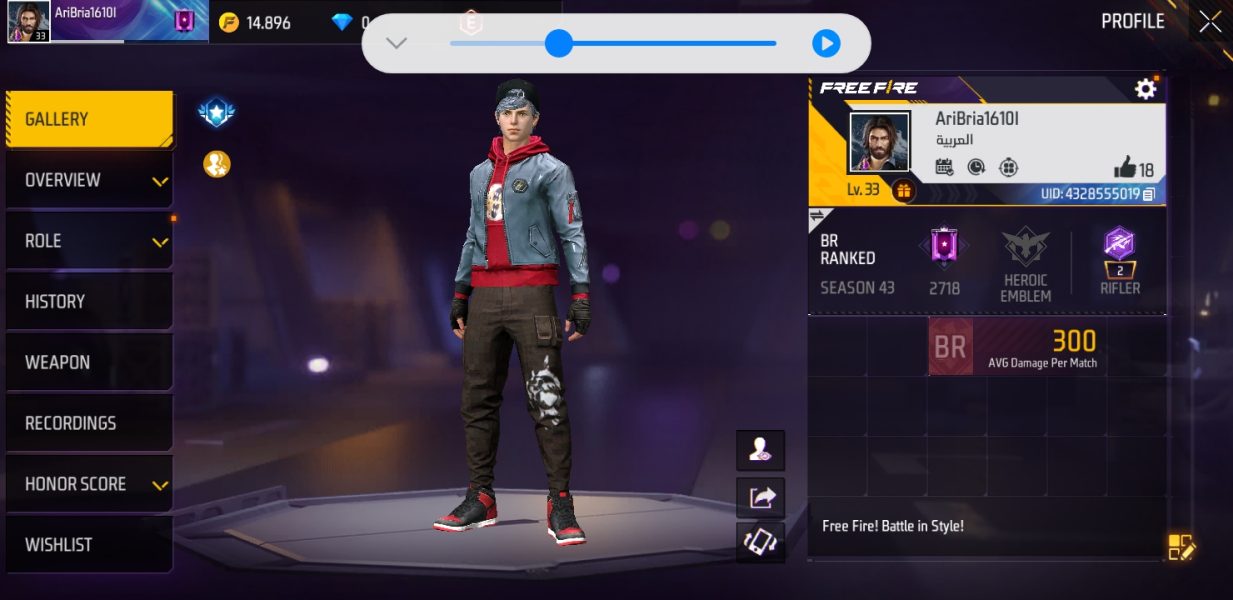The height and width of the screenshot is (600, 1233).
Task: Collapse the overlay with chevron arrow
Action: pyautogui.click(x=397, y=43)
